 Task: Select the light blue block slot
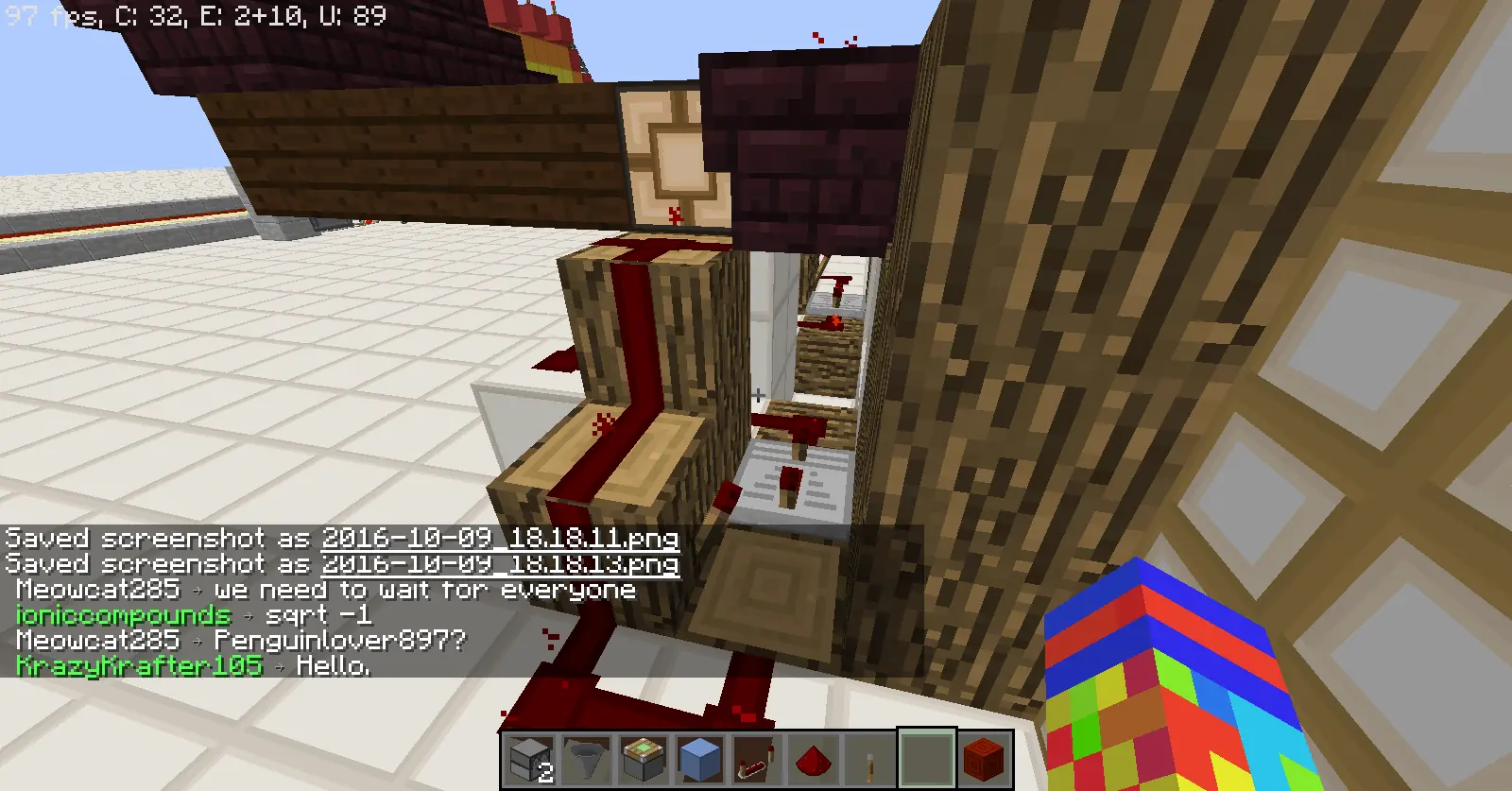(699, 758)
